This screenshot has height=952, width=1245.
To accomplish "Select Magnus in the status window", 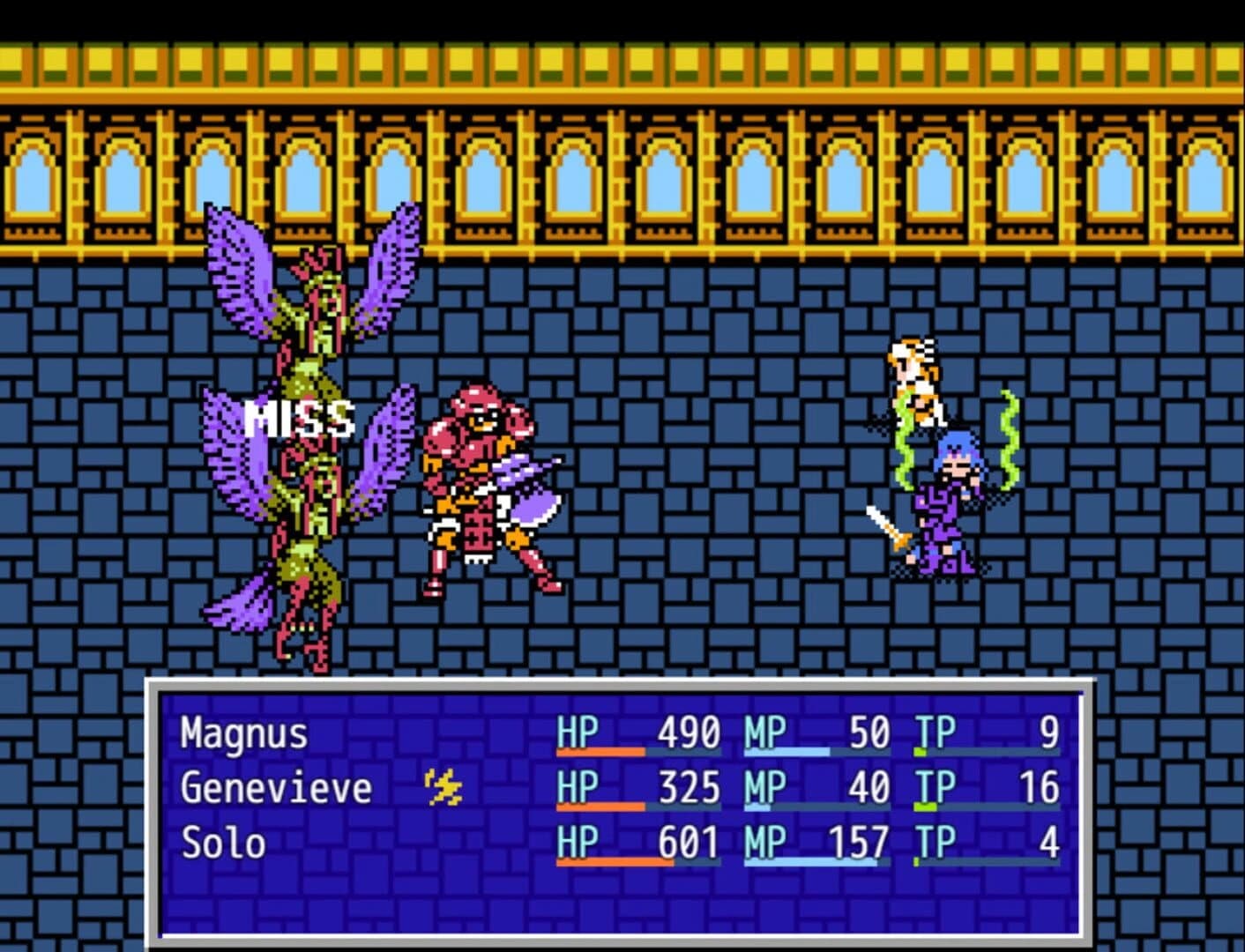I will (242, 732).
